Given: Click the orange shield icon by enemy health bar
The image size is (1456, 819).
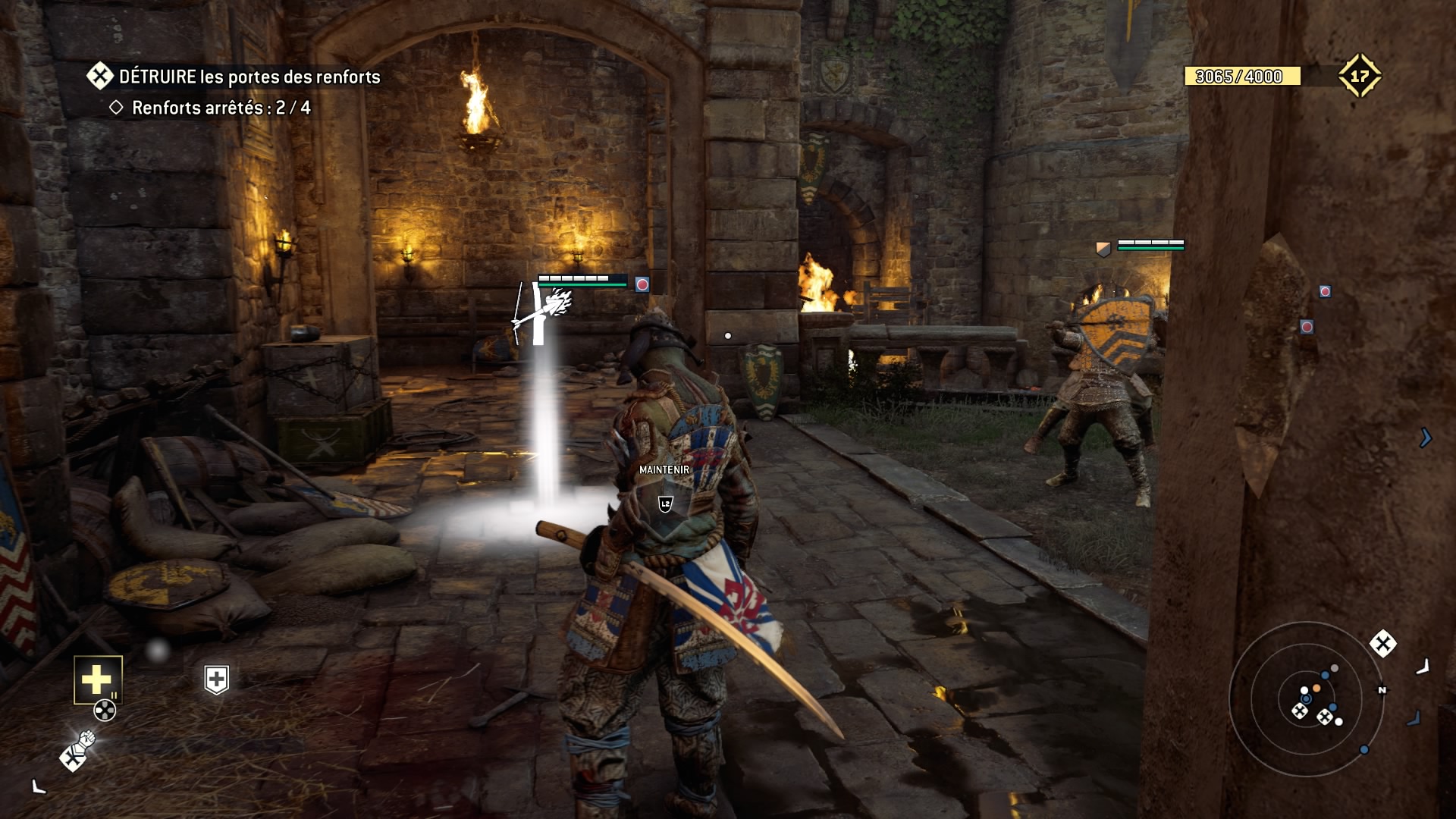Looking at the screenshot, I should click(x=1103, y=249).
